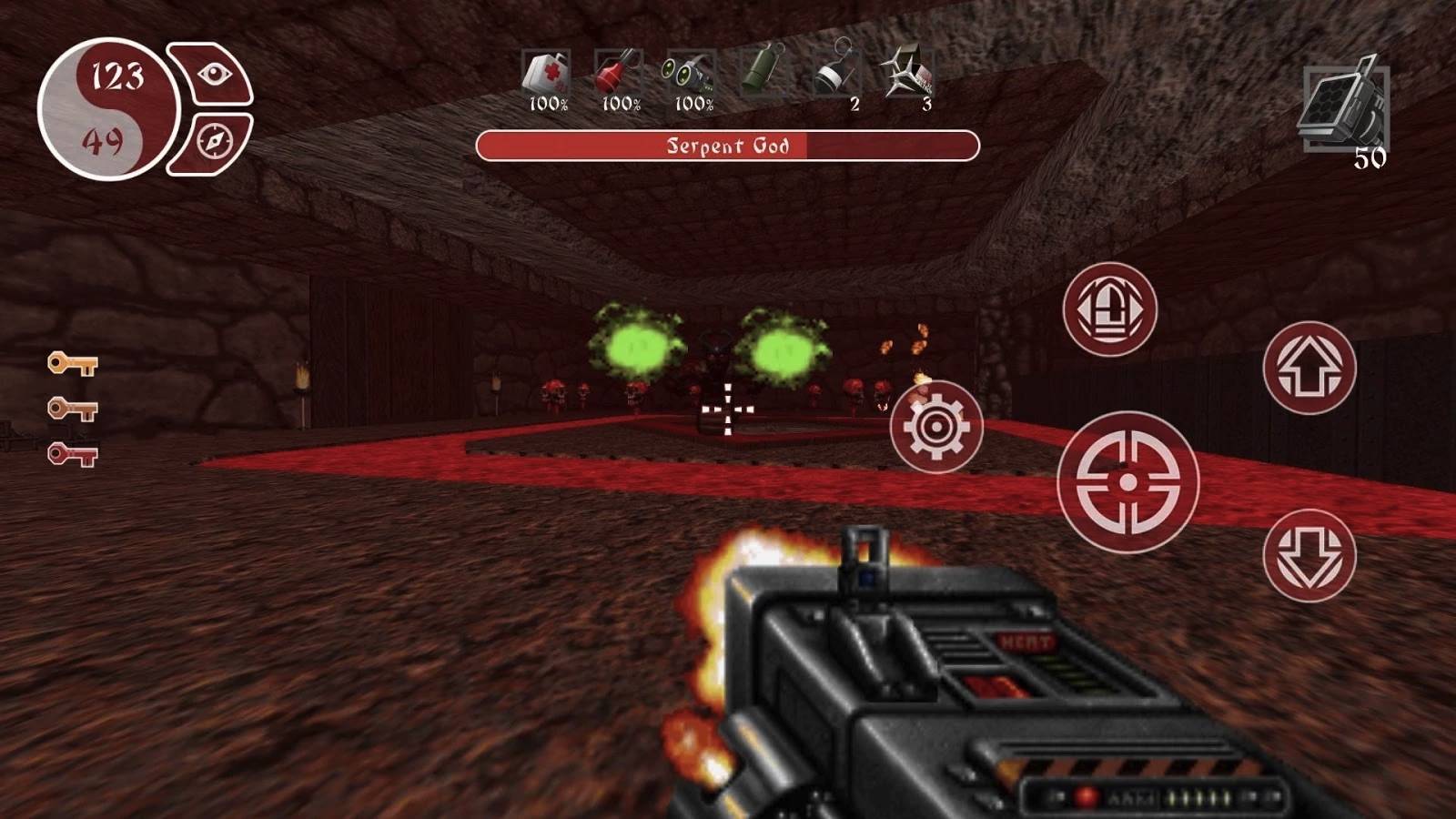Select the red repair kit item

[x=618, y=75]
